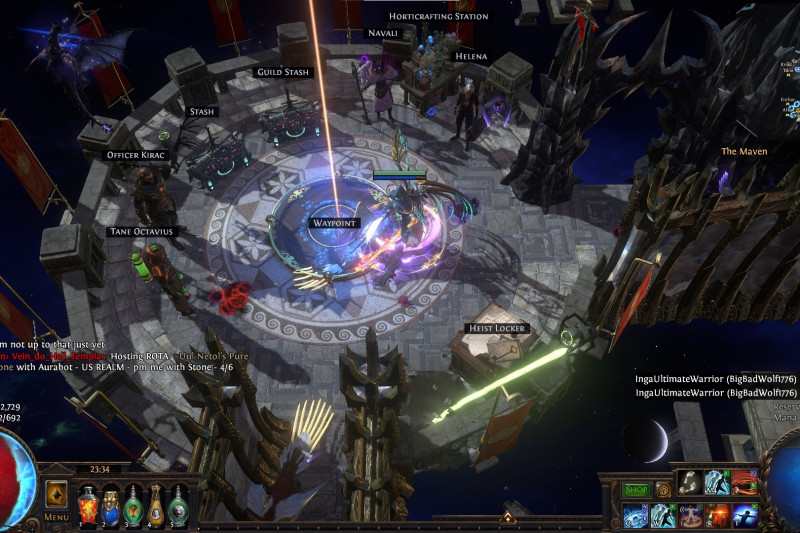800x533 pixels.
Task: Open the Heist Locker label
Action: [497, 328]
